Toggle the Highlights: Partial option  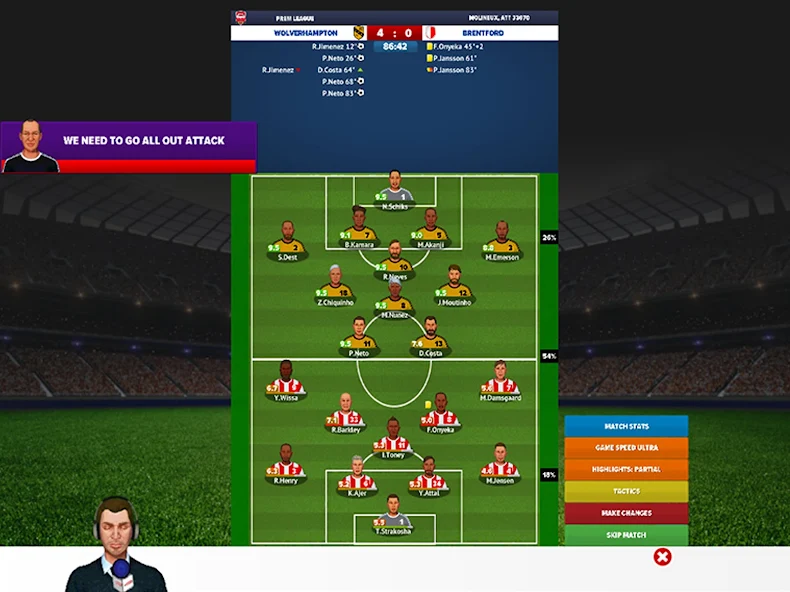626,470
